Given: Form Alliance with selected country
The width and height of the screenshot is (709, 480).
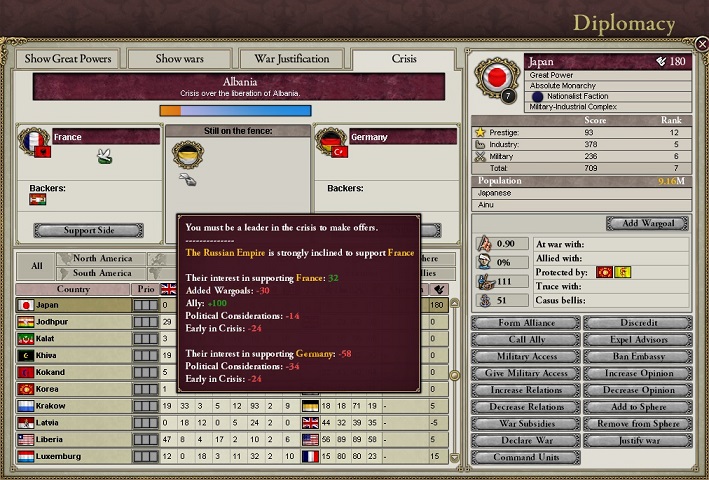Looking at the screenshot, I should coord(524,322).
